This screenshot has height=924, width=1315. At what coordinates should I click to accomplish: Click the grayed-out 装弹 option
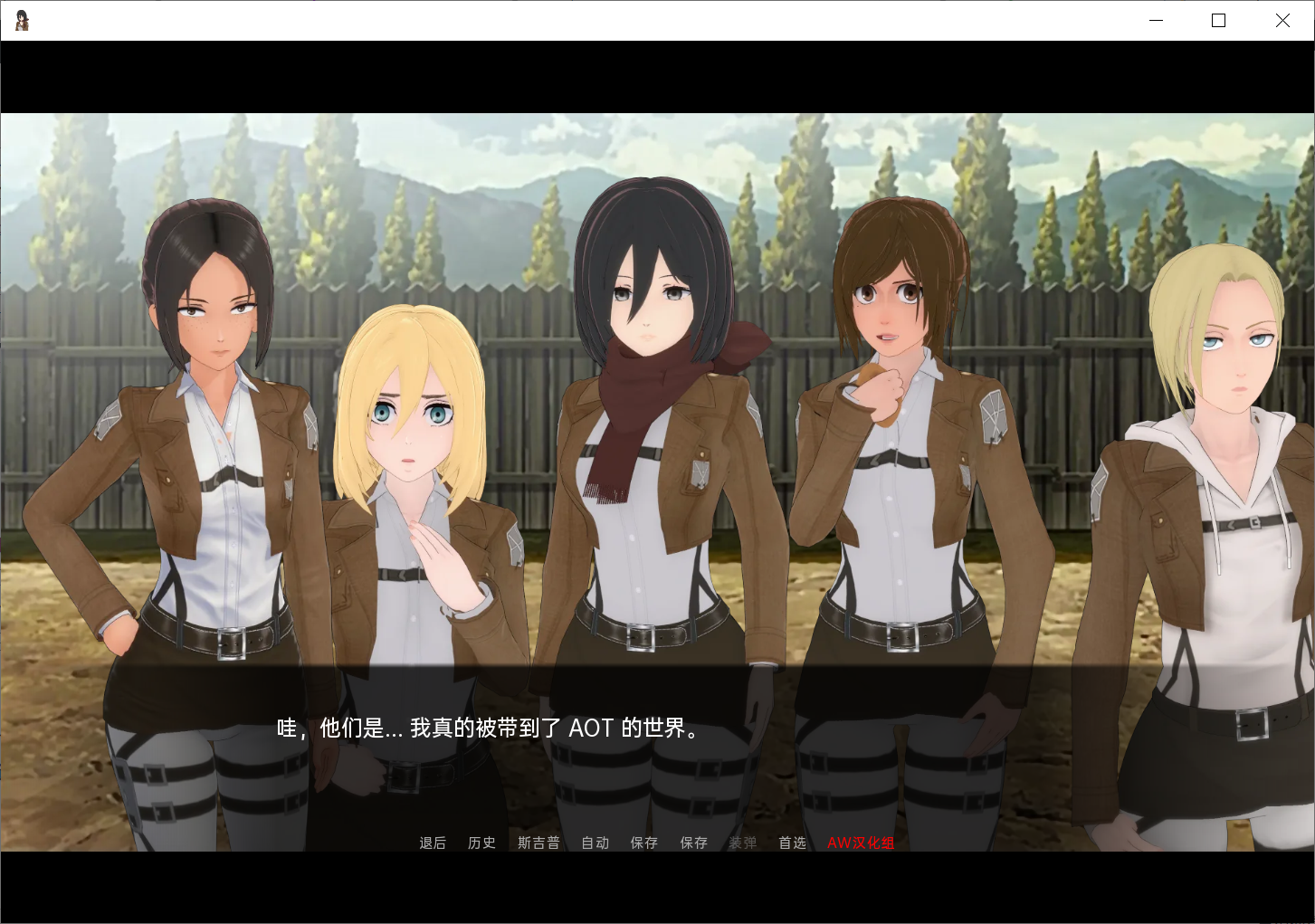coord(743,843)
